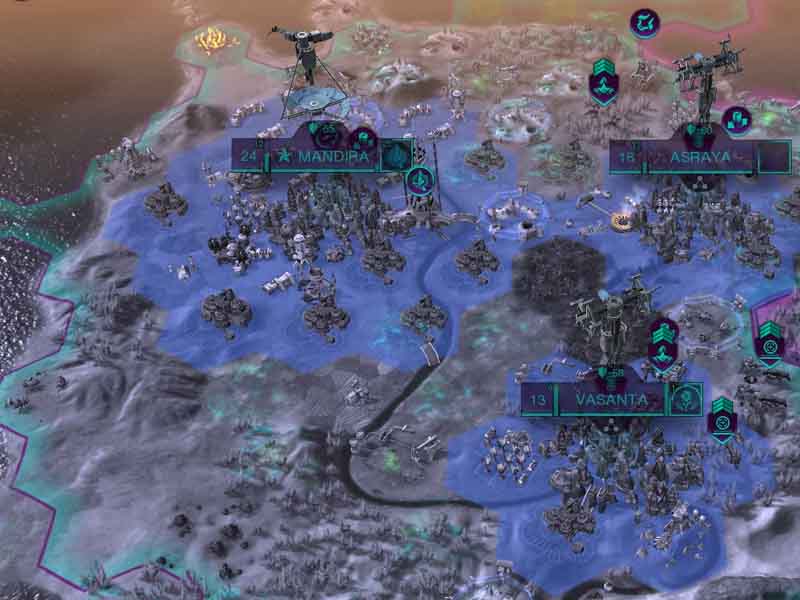This screenshot has width=800, height=600.
Task: Select the aircraft unit icon north of Asraya
Action: pos(644,22)
